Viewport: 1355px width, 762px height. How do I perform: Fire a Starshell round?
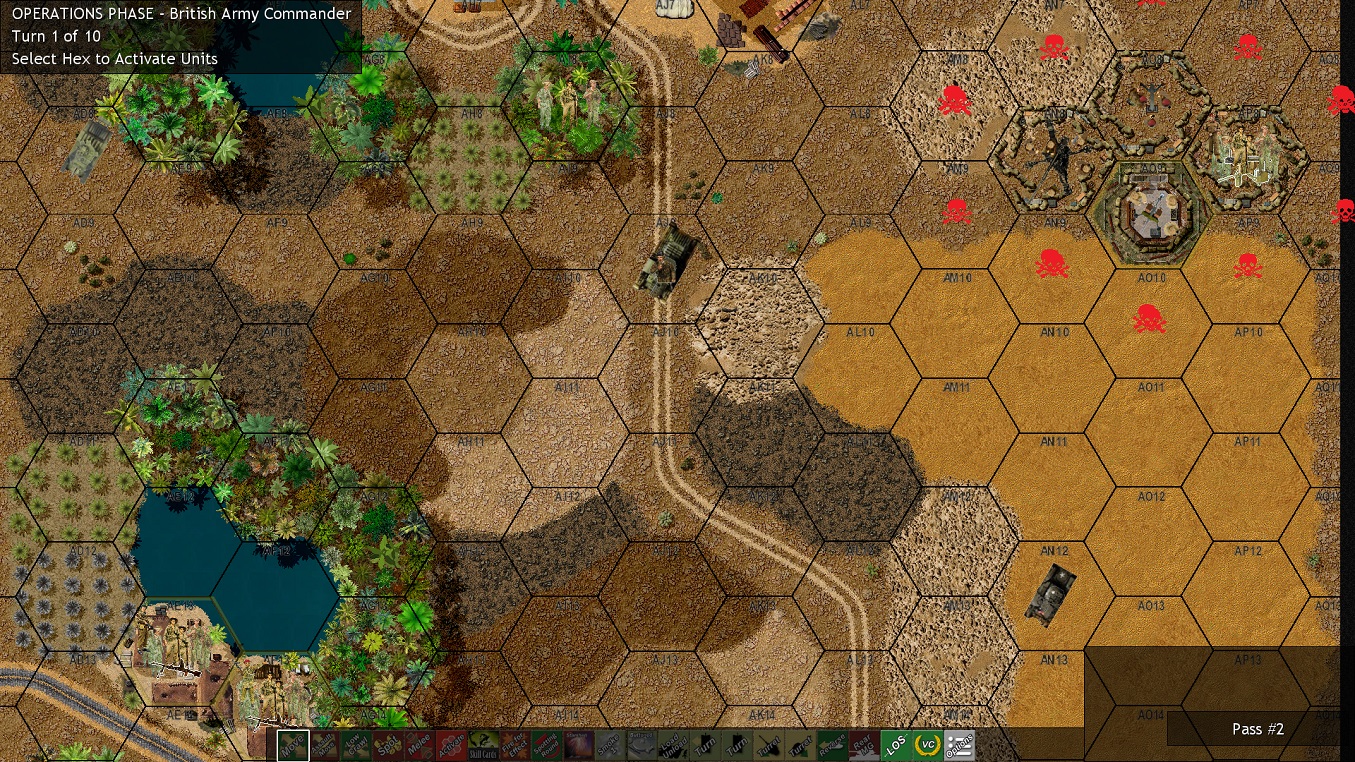[578, 745]
